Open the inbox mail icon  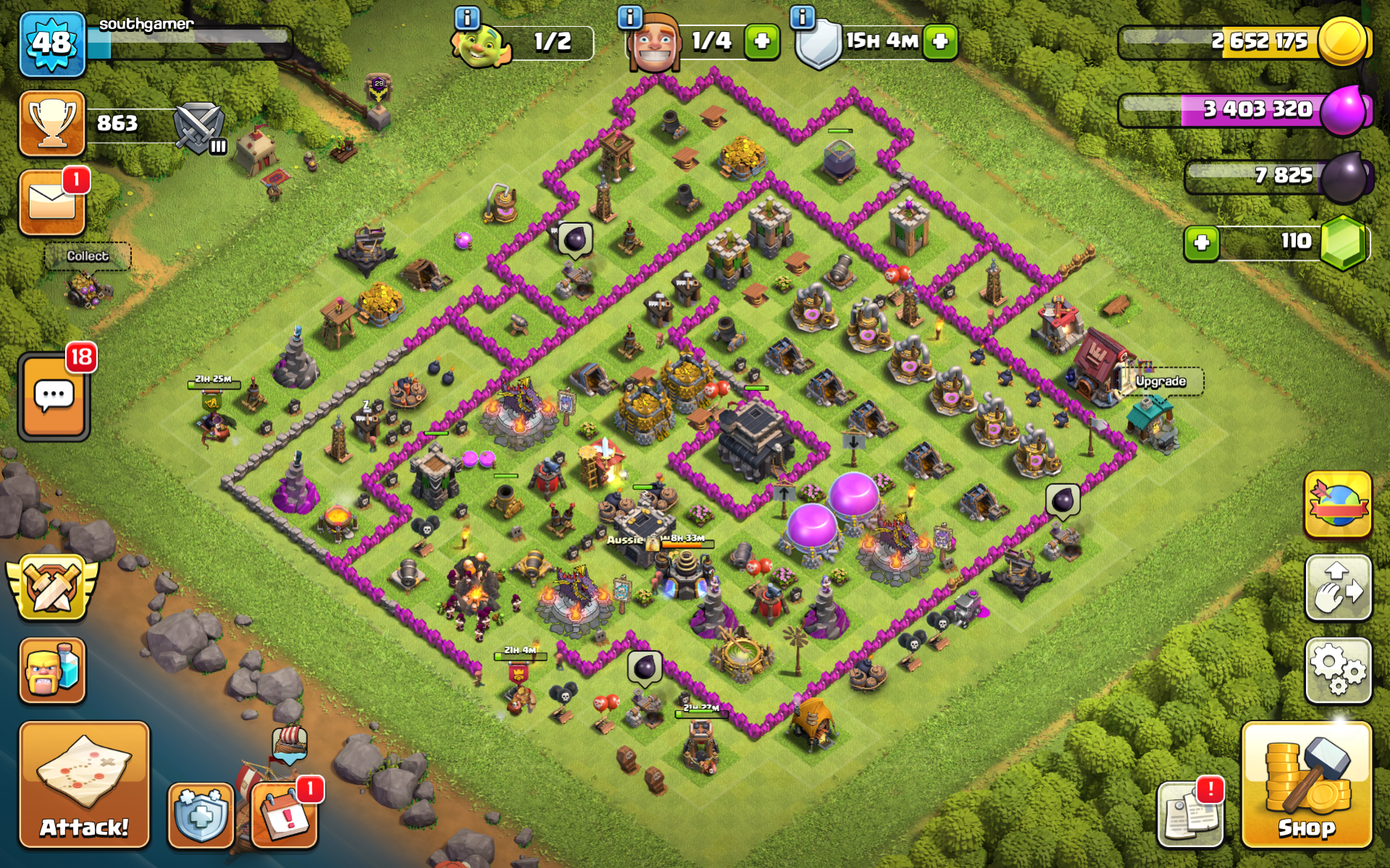(x=51, y=201)
